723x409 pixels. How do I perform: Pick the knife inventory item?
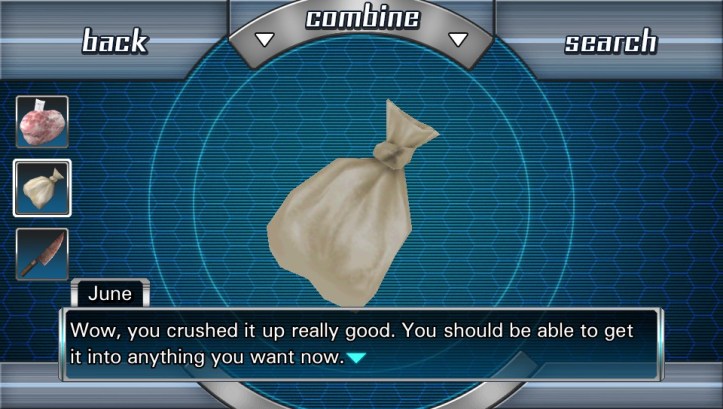42,254
